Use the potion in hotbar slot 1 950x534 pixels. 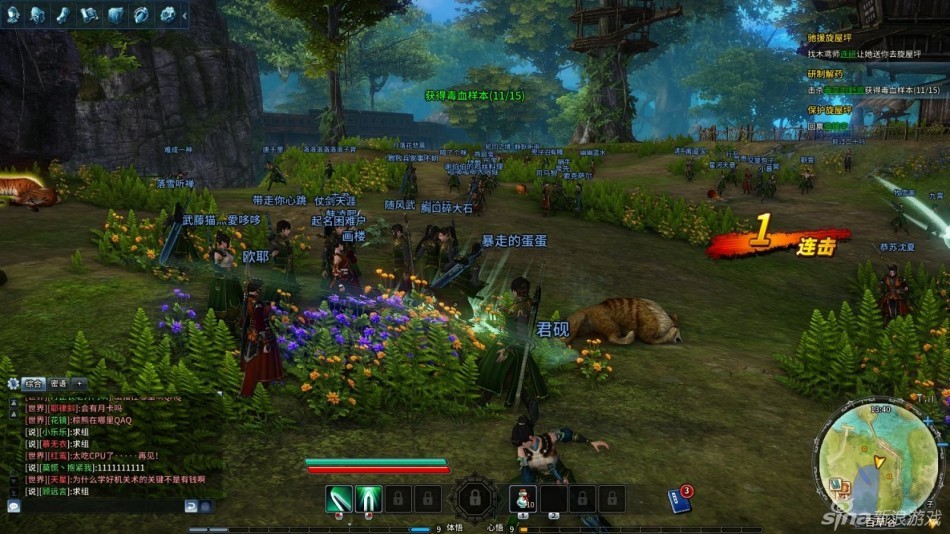(x=521, y=498)
